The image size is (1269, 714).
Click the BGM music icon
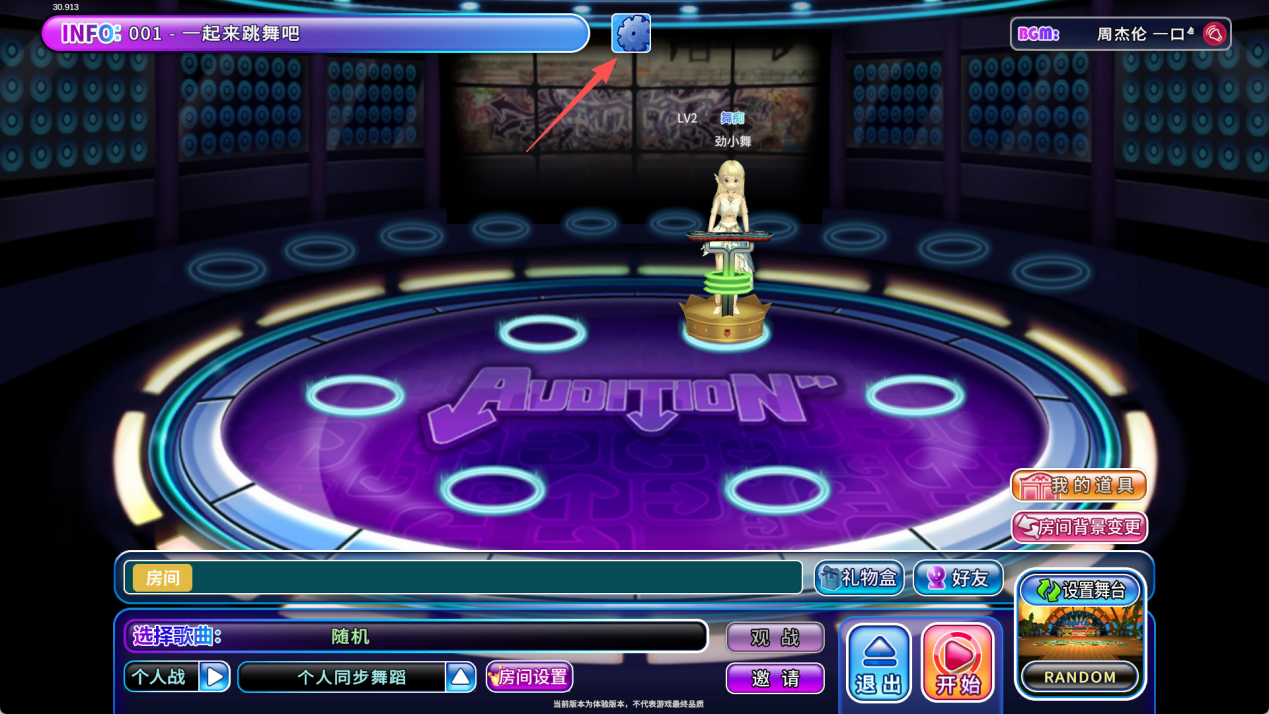[1214, 34]
